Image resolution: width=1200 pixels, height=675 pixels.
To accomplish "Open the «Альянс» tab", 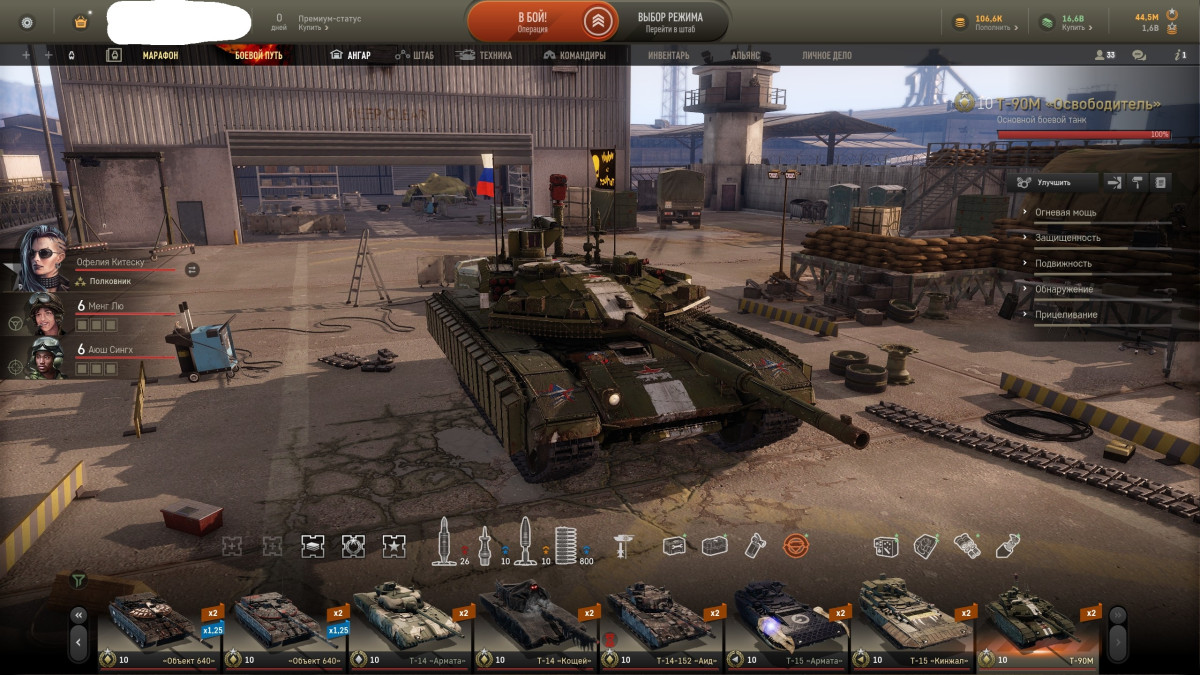I will [x=745, y=56].
